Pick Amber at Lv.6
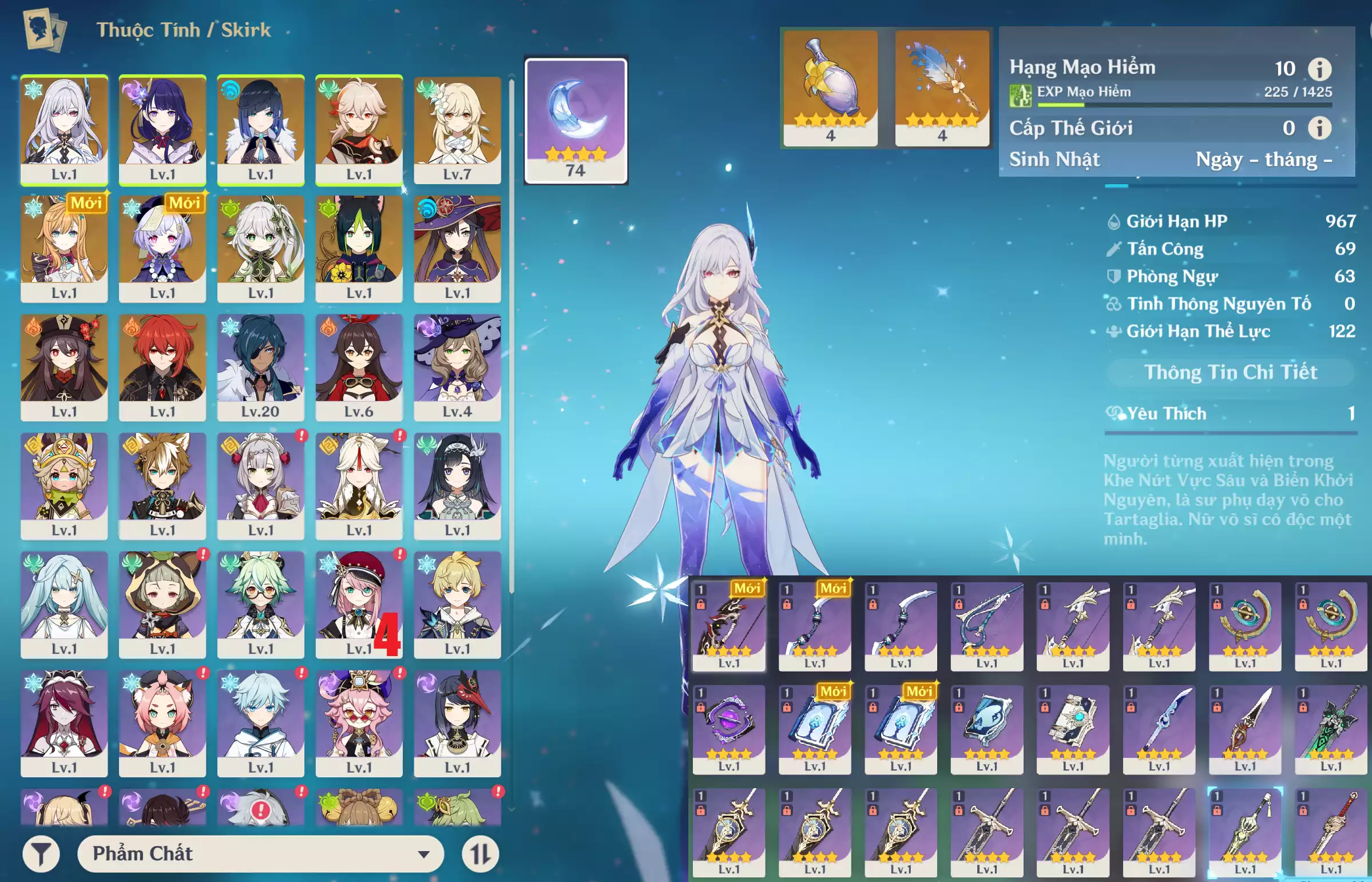Screen dimensions: 1372x882 359,367
